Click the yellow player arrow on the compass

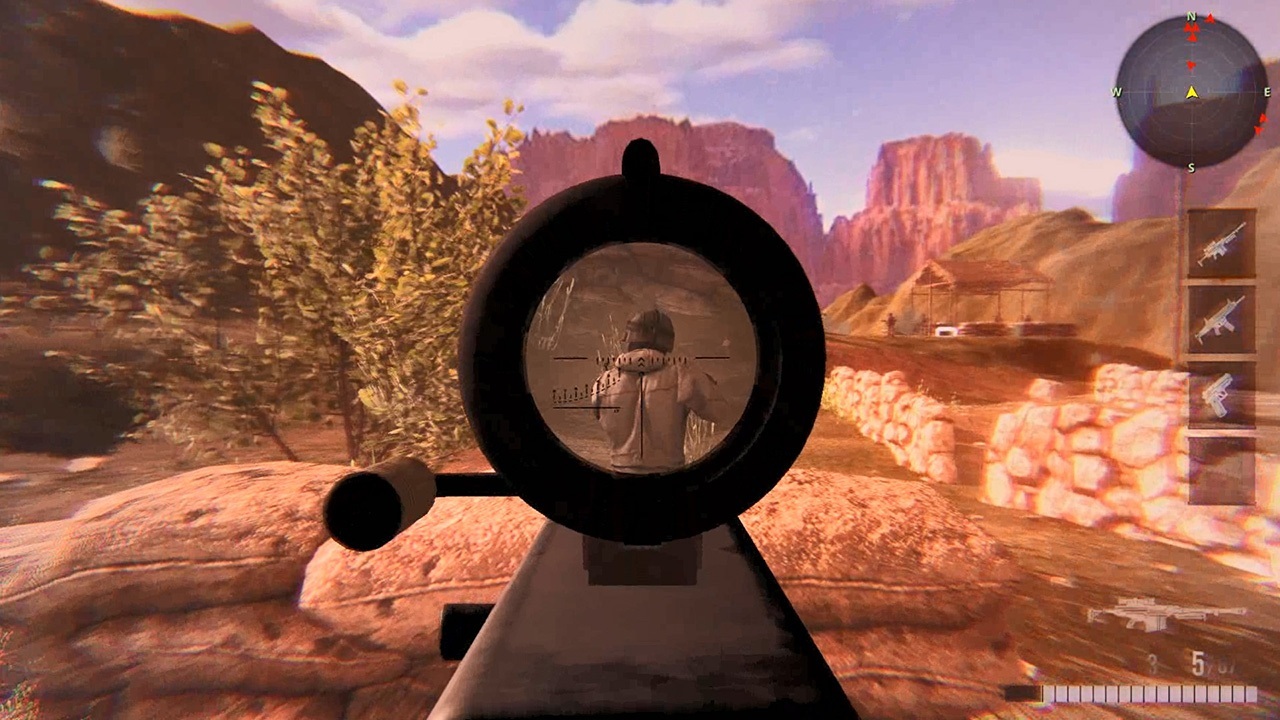pos(1192,92)
